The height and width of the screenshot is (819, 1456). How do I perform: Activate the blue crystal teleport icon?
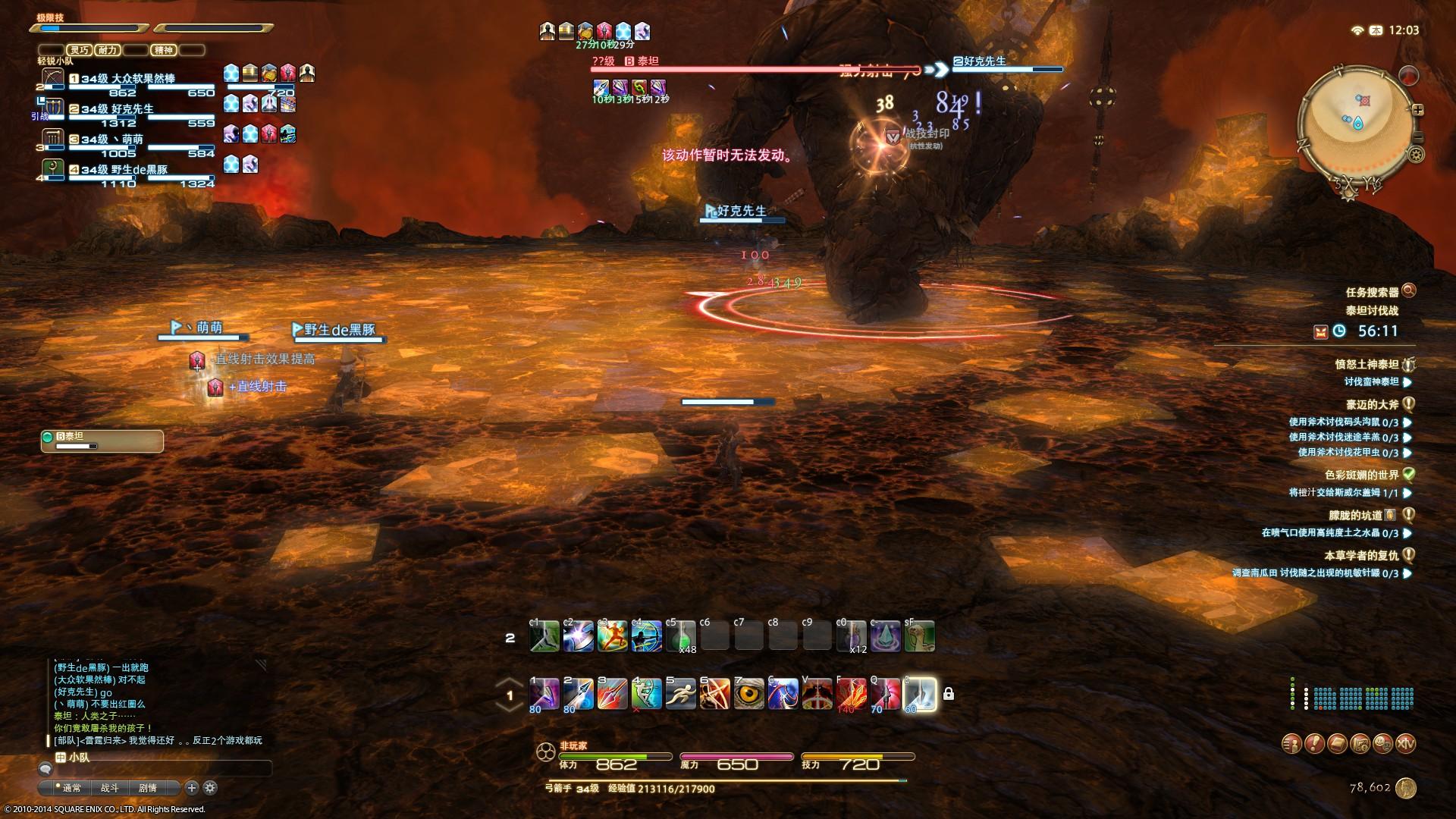[x=885, y=637]
